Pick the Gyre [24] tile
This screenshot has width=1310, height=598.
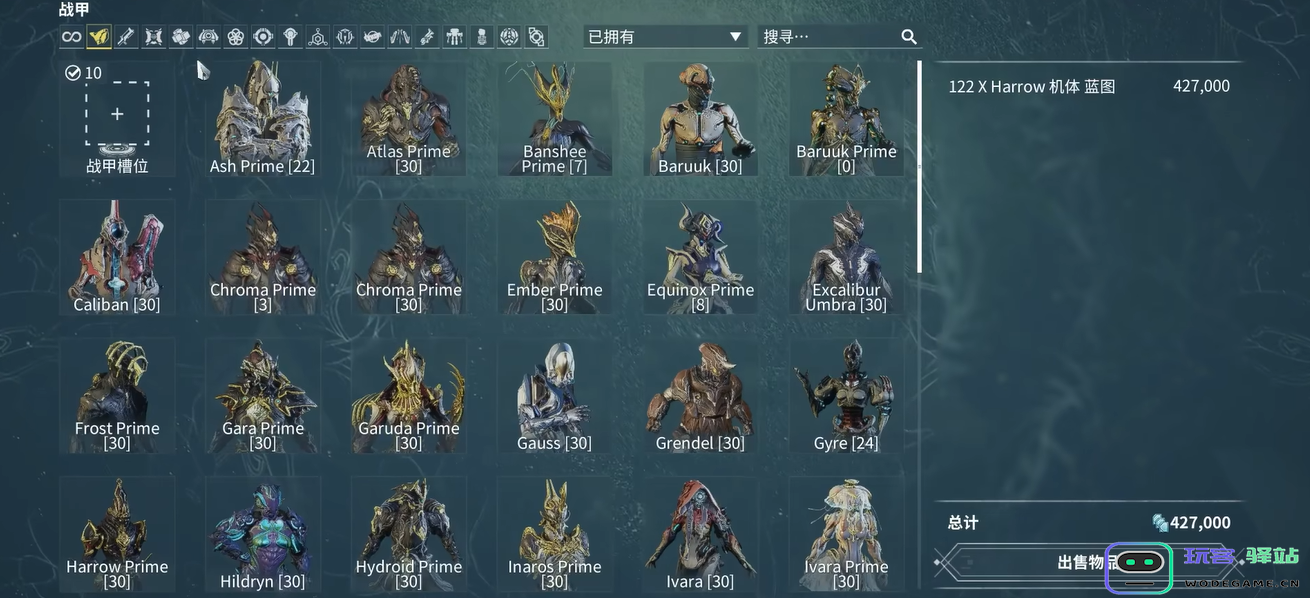pyautogui.click(x=846, y=394)
